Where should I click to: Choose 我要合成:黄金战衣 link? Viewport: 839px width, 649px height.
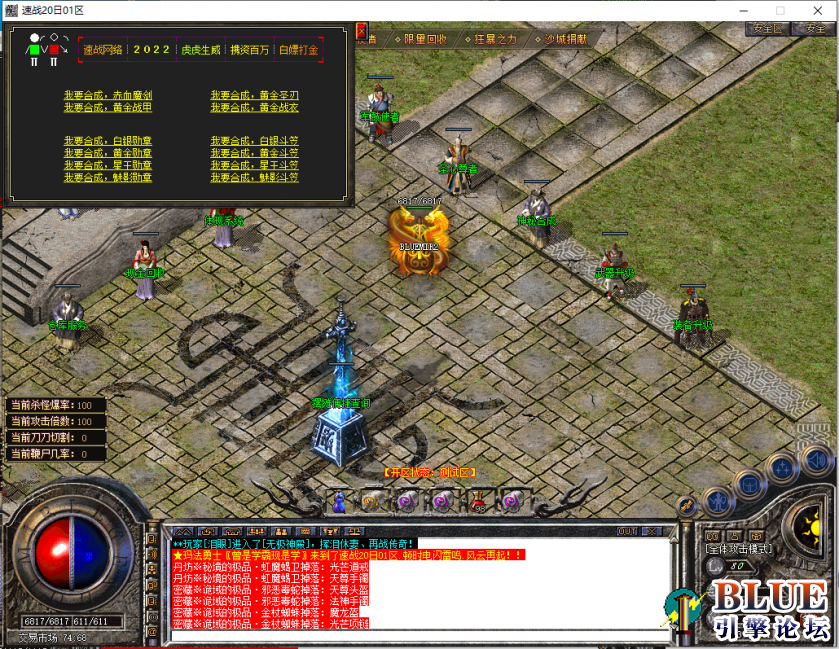[254, 108]
